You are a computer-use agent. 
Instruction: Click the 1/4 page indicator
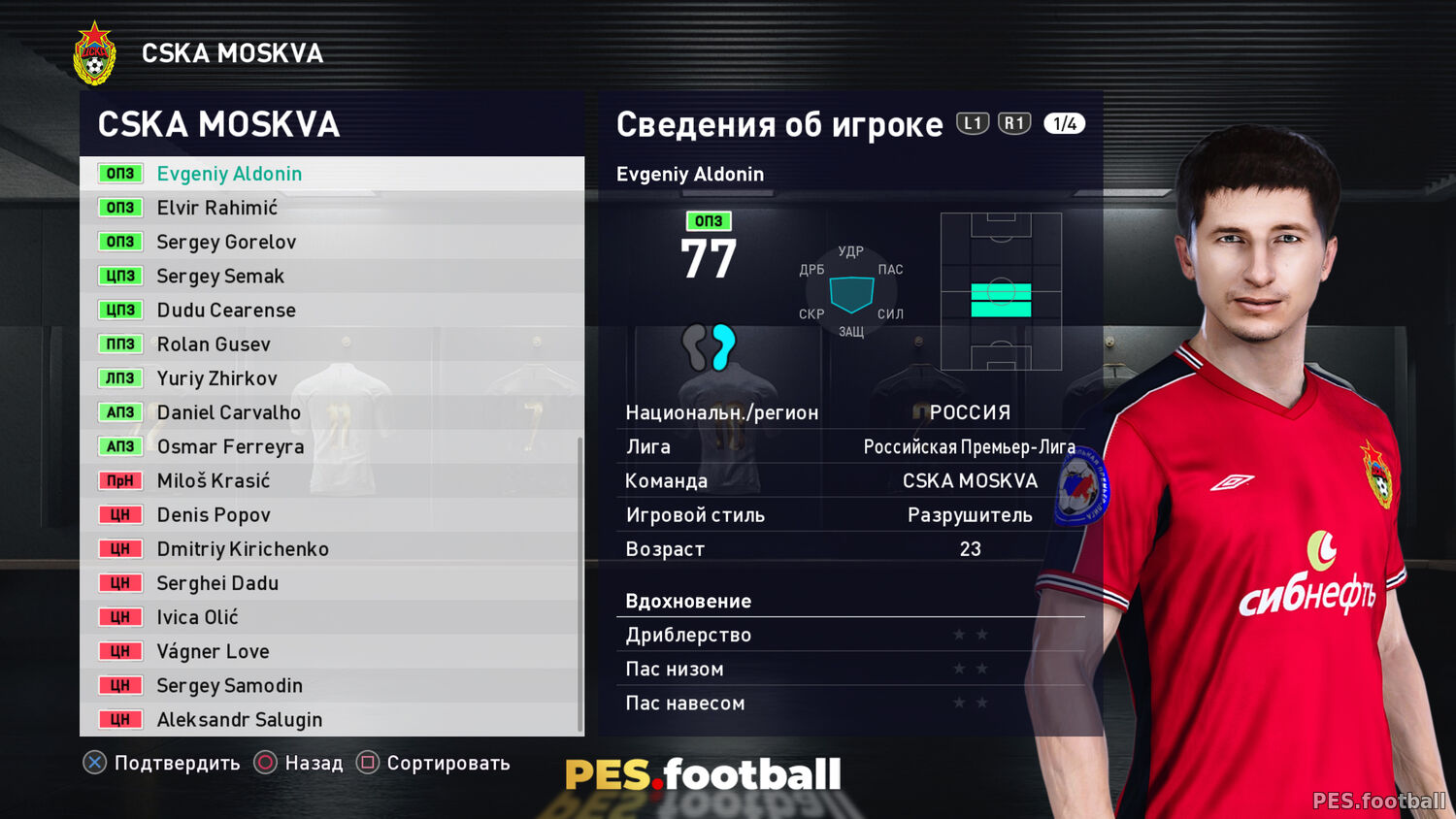[x=1064, y=123]
